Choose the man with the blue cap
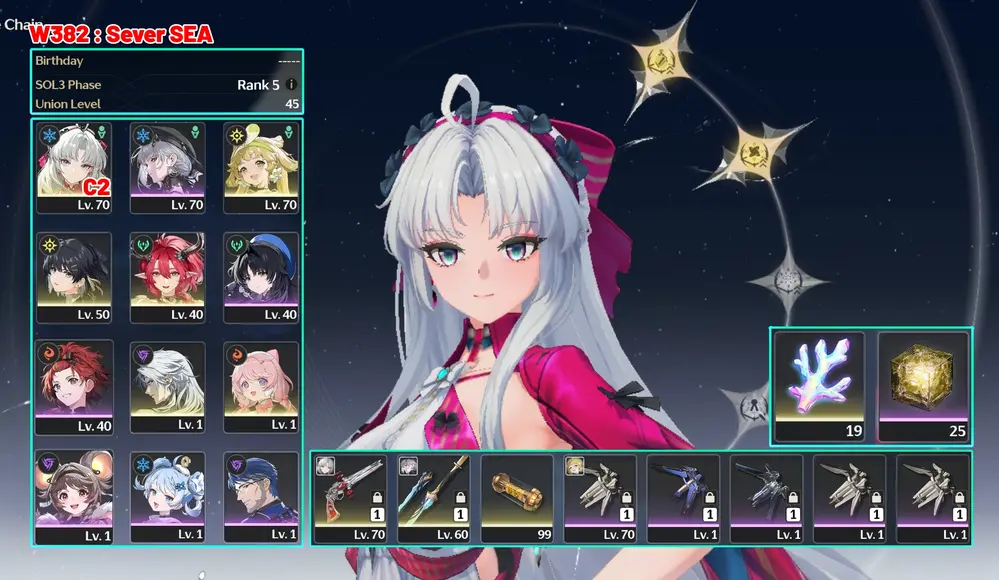 [260, 497]
